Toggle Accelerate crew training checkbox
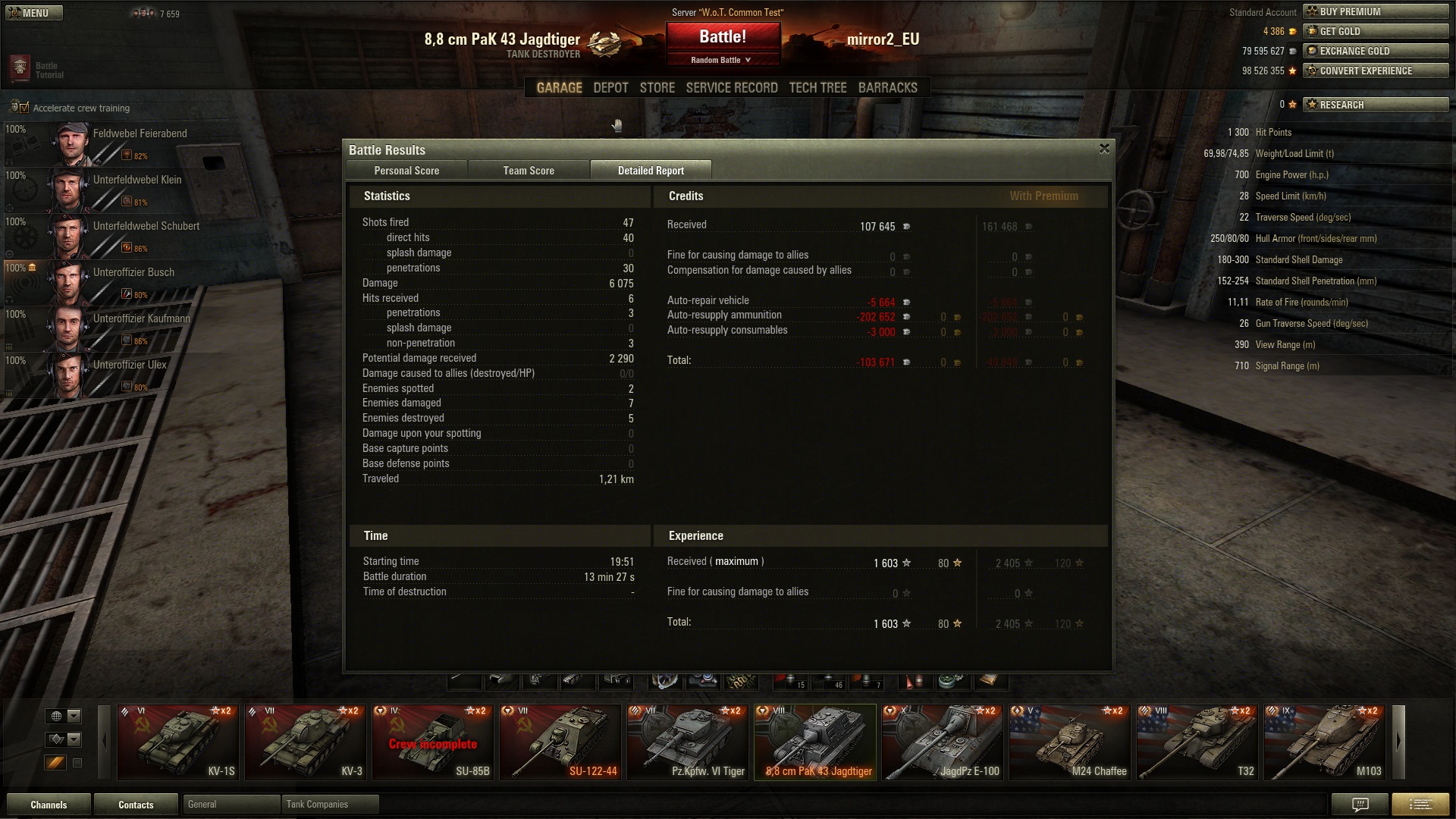1456x819 pixels. [x=23, y=108]
